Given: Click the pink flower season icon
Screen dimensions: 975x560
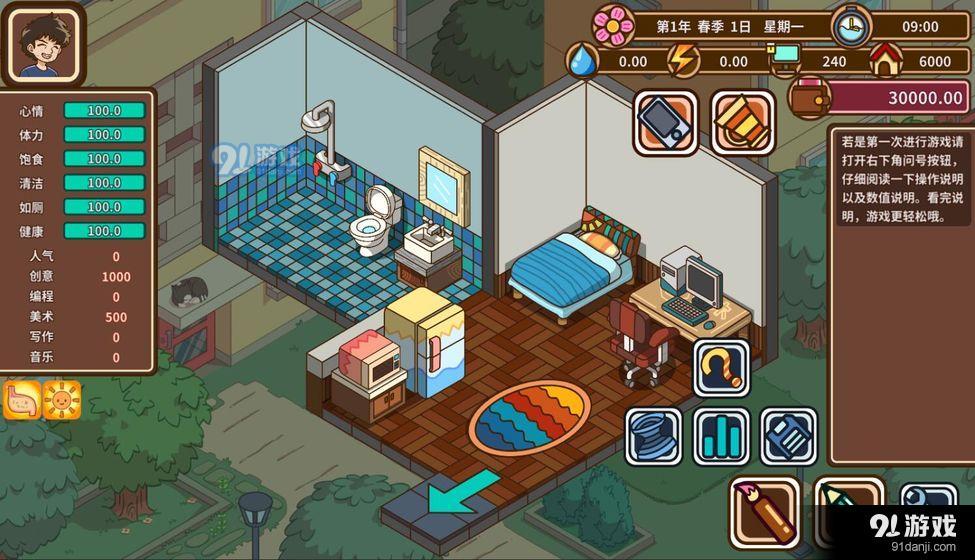Looking at the screenshot, I should pos(614,26).
